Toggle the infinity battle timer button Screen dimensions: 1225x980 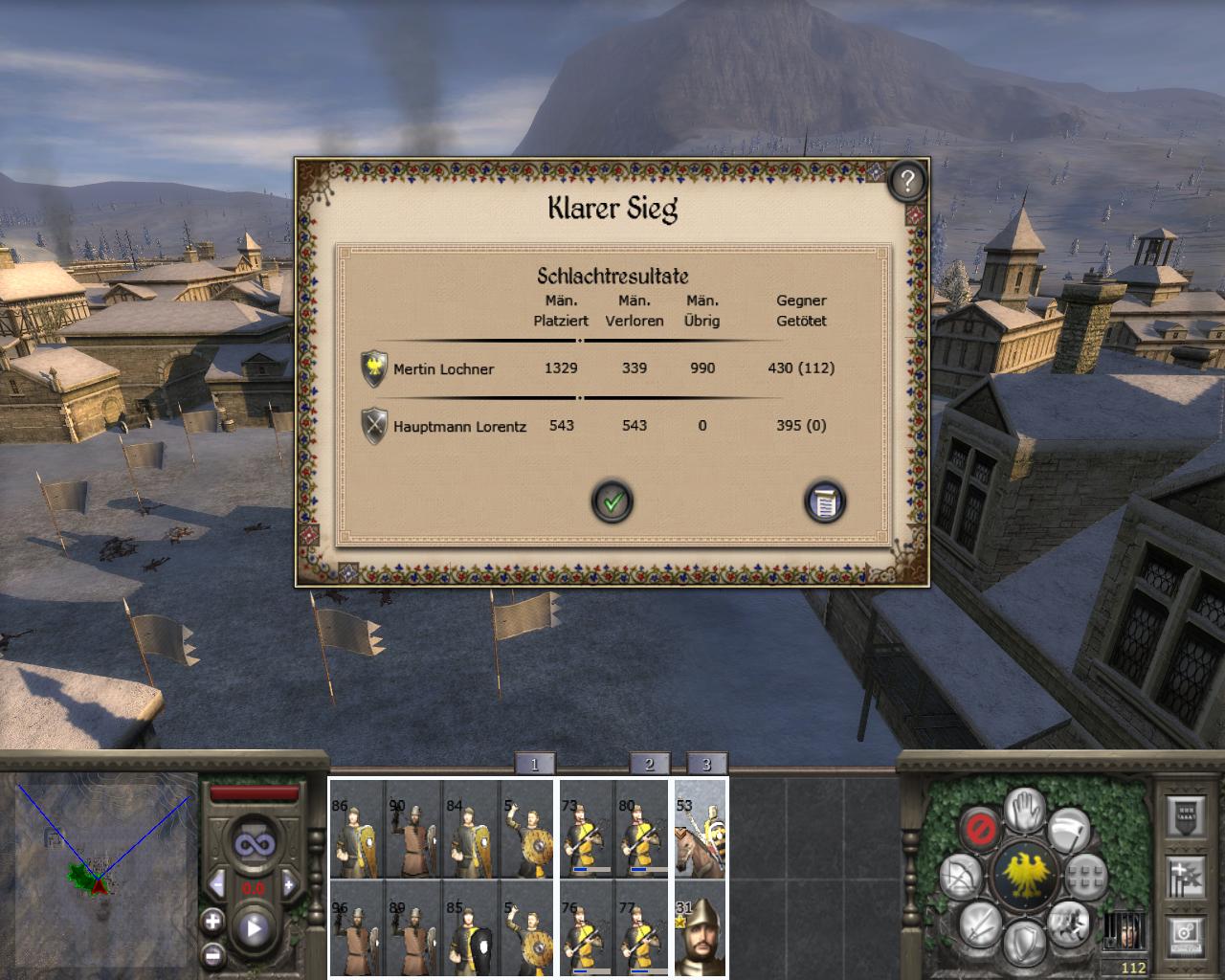point(254,844)
